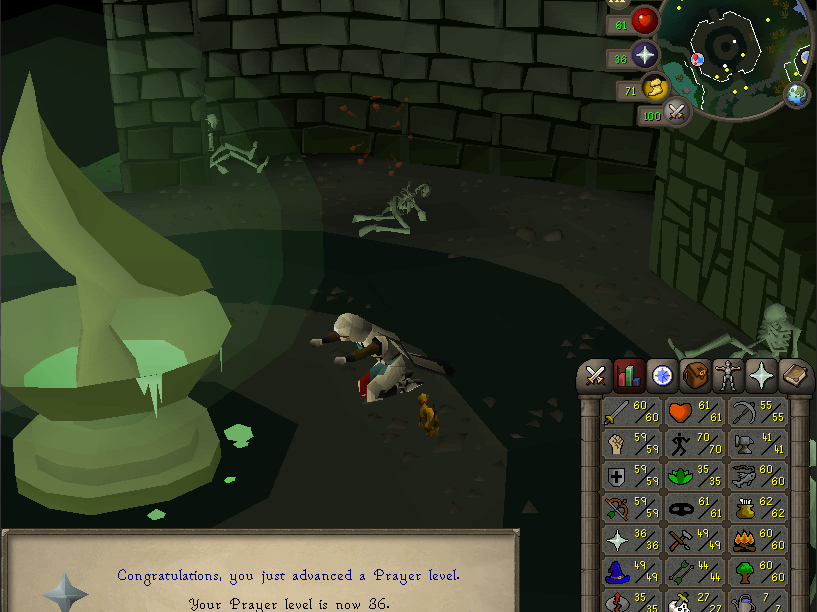This screenshot has height=612, width=817.
Task: Click on the circular minimap
Action: pyautogui.click(x=738, y=50)
